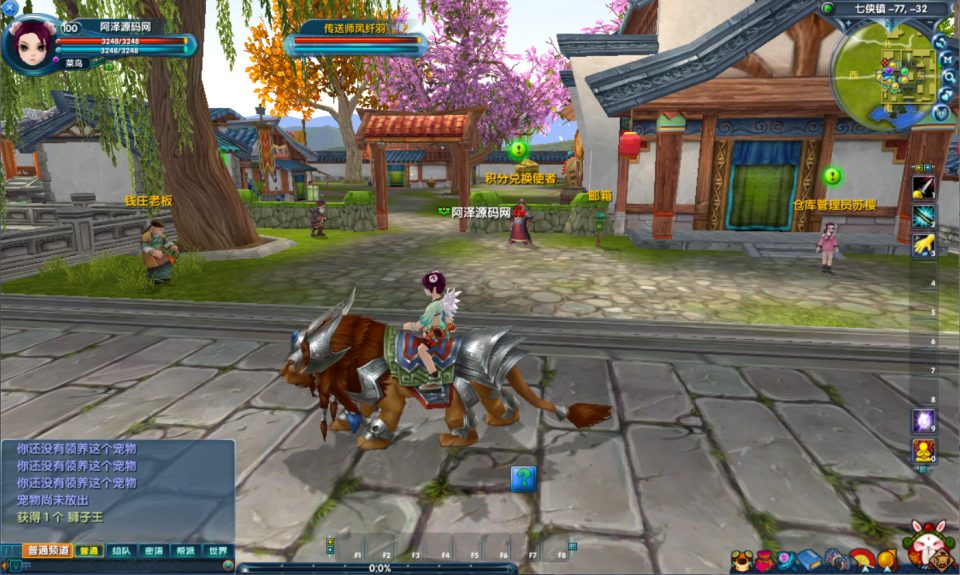Select the 传送师凤纤羽 target frame
Screen dimensions: 960x575
click(355, 42)
